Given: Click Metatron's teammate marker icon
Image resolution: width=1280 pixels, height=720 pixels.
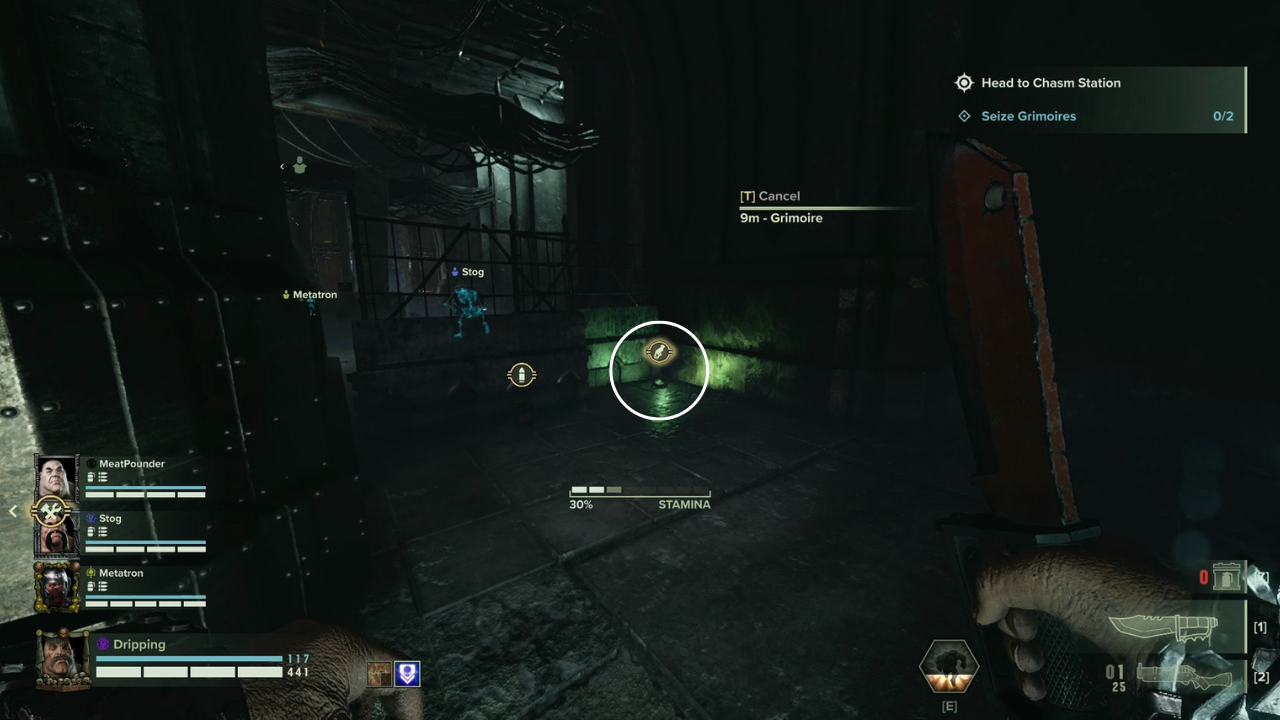Looking at the screenshot, I should tap(286, 294).
